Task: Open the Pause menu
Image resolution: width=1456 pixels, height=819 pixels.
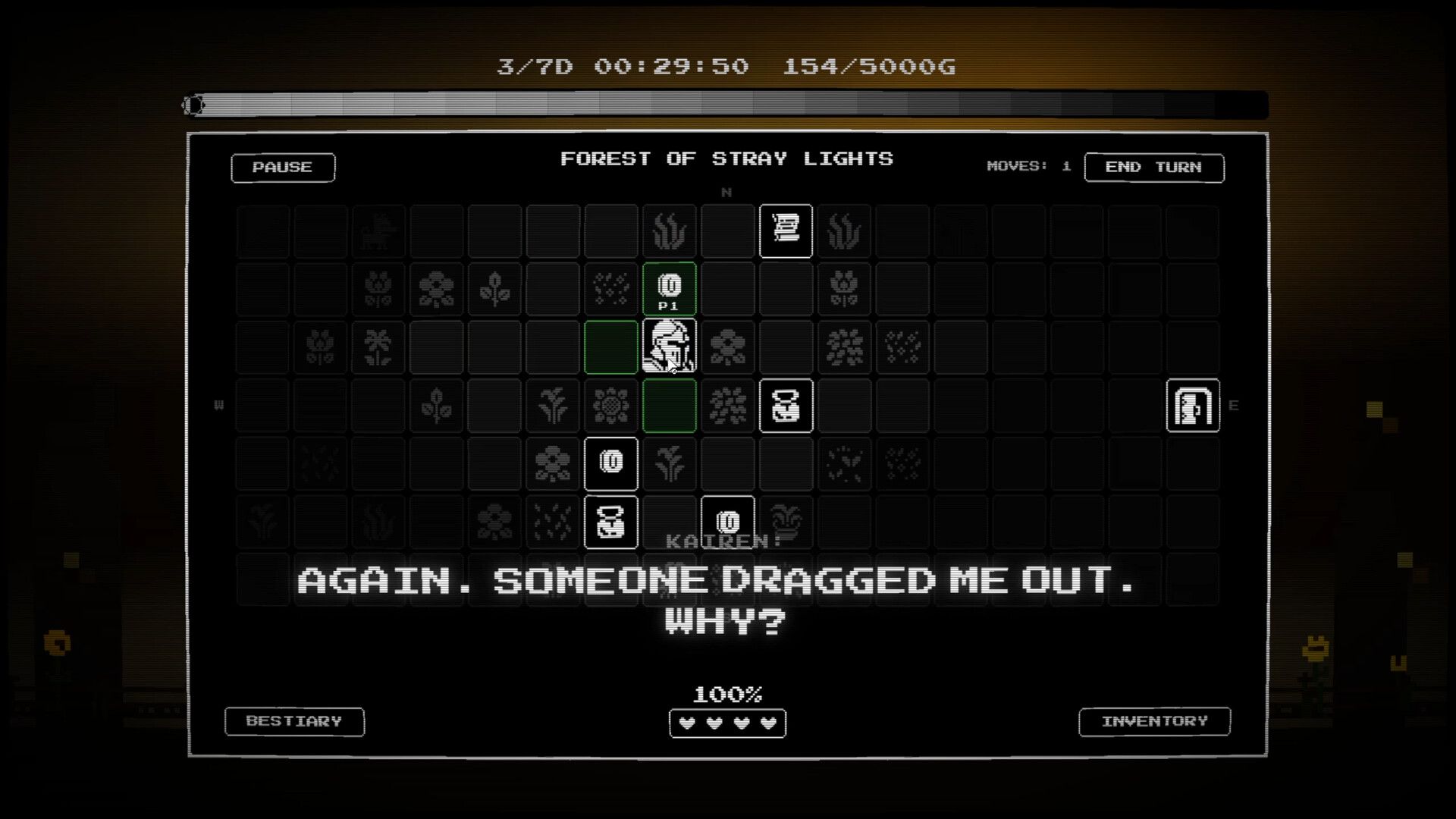Action: coord(283,168)
